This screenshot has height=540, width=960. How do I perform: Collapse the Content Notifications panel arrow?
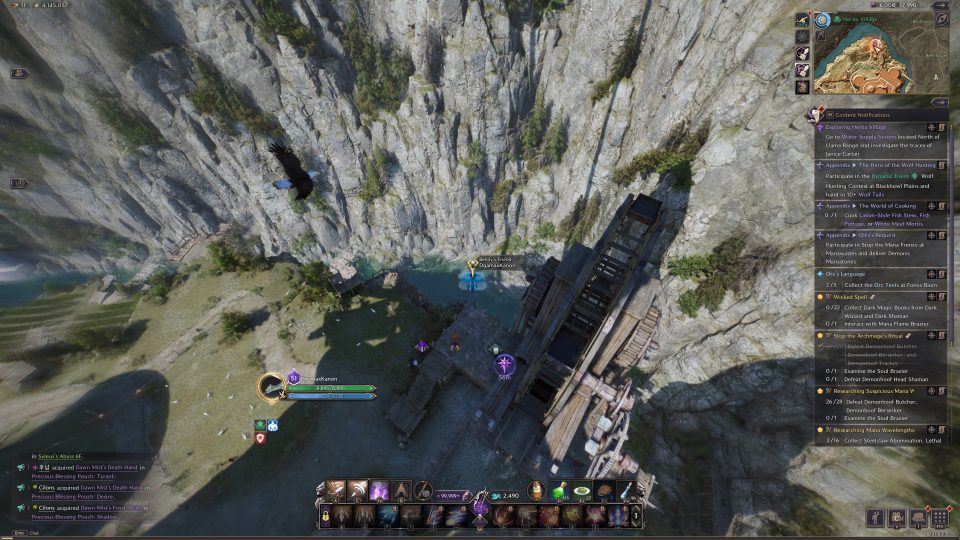tap(938, 102)
